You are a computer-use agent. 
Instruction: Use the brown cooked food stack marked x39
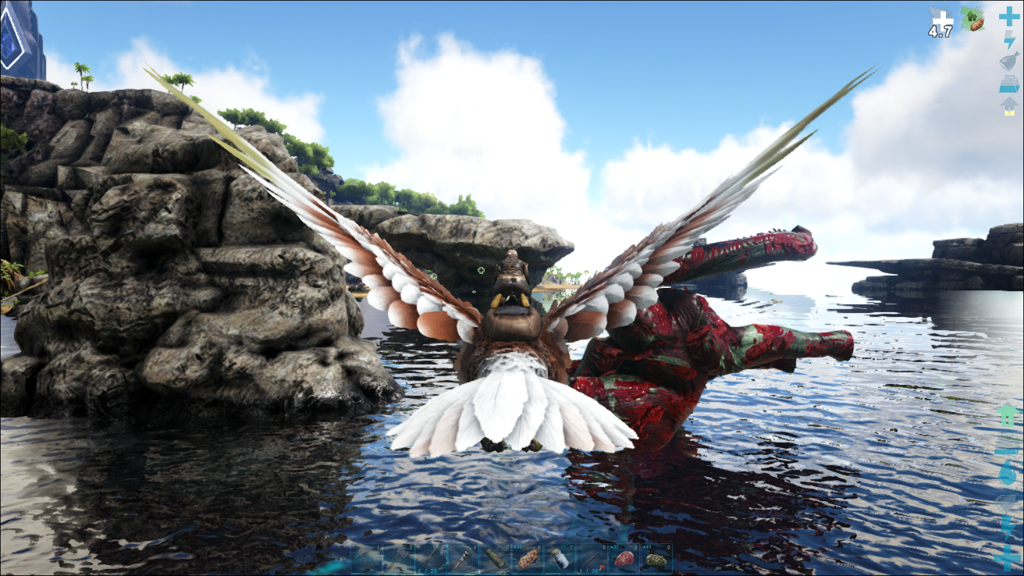tap(527, 559)
